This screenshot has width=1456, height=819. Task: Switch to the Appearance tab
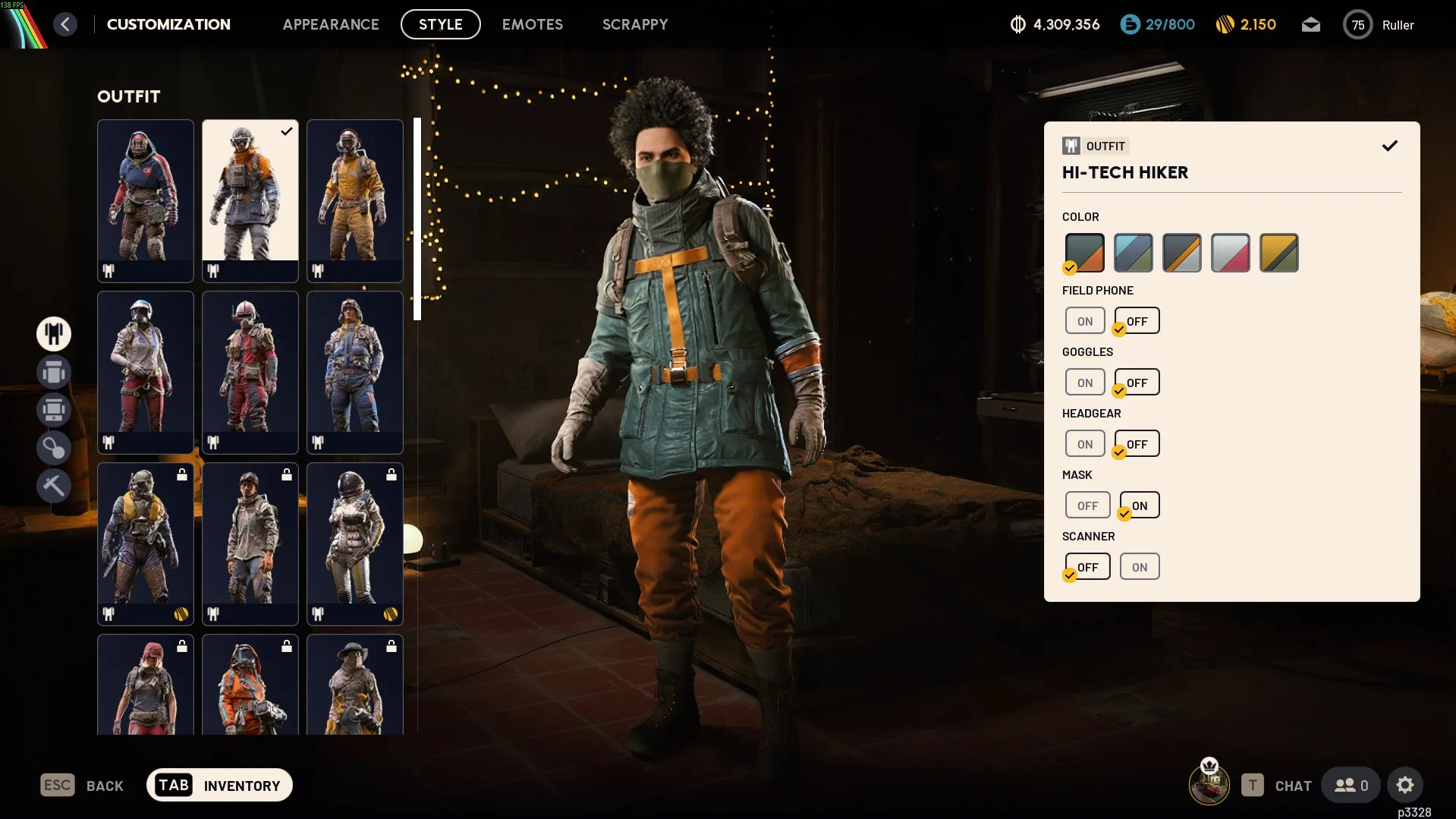coord(330,24)
